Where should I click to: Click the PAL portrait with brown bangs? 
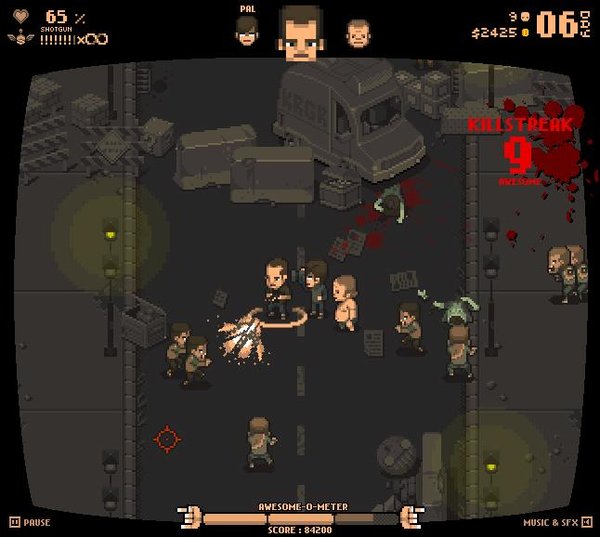click(247, 33)
